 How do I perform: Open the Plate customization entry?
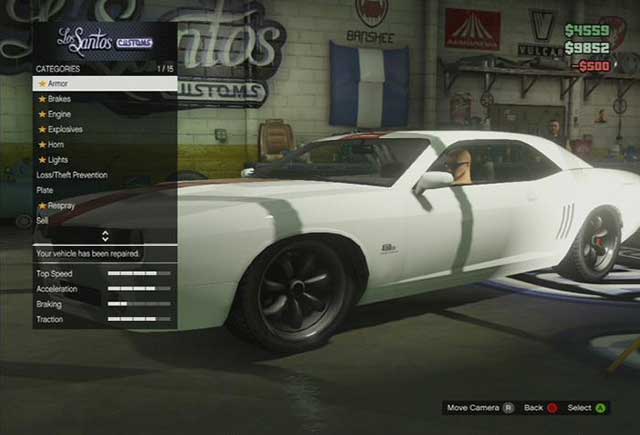(x=45, y=190)
